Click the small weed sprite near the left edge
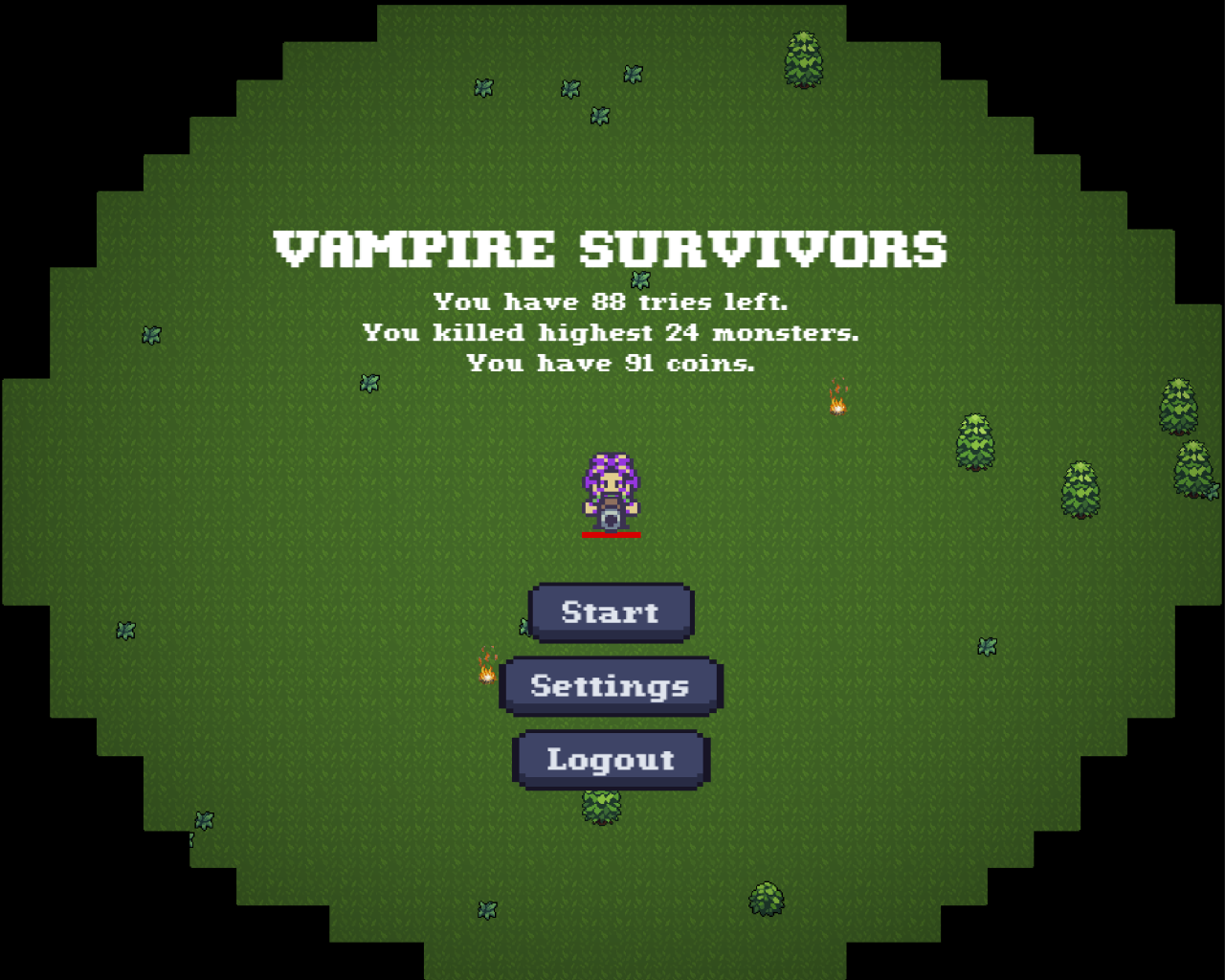The image size is (1225, 980). click(151, 335)
